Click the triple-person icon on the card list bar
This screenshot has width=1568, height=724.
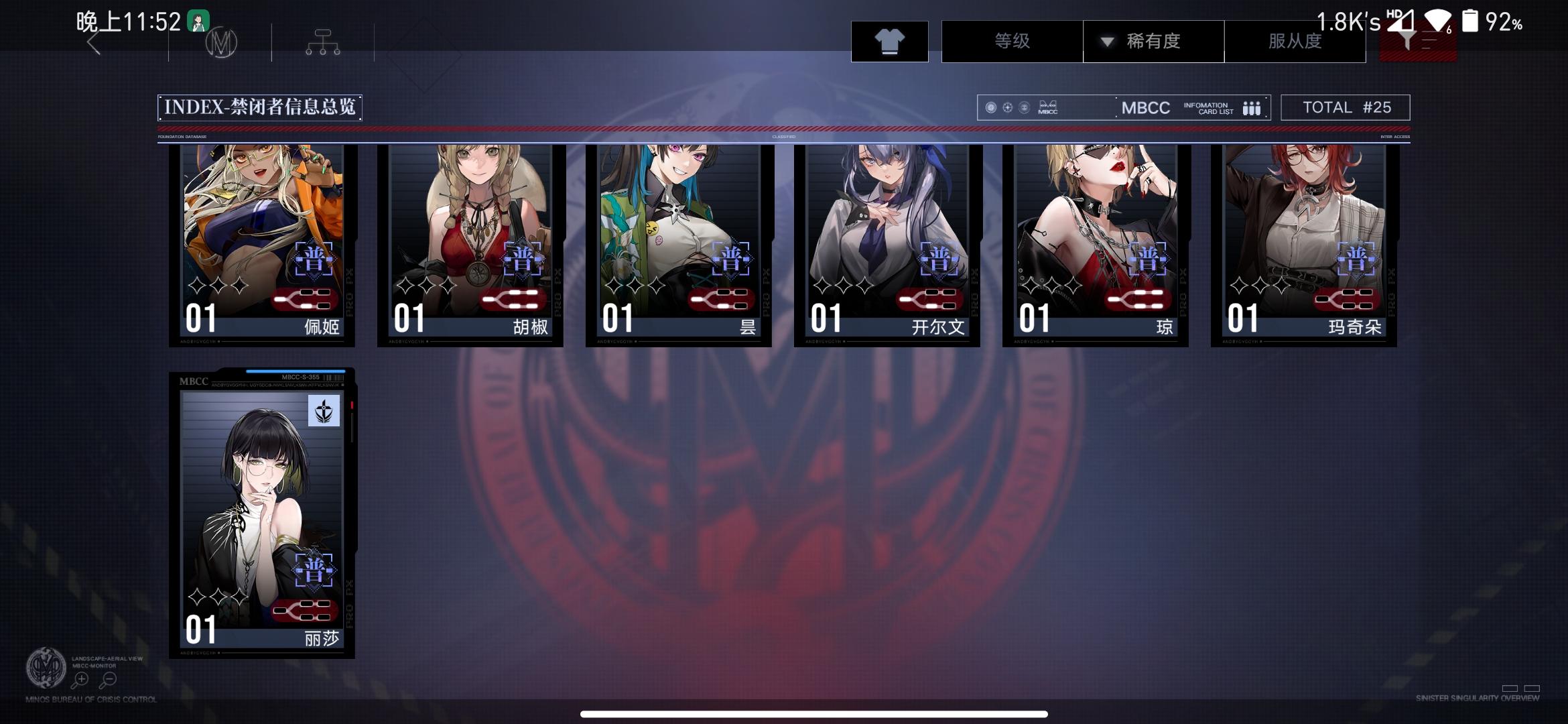coord(1252,107)
